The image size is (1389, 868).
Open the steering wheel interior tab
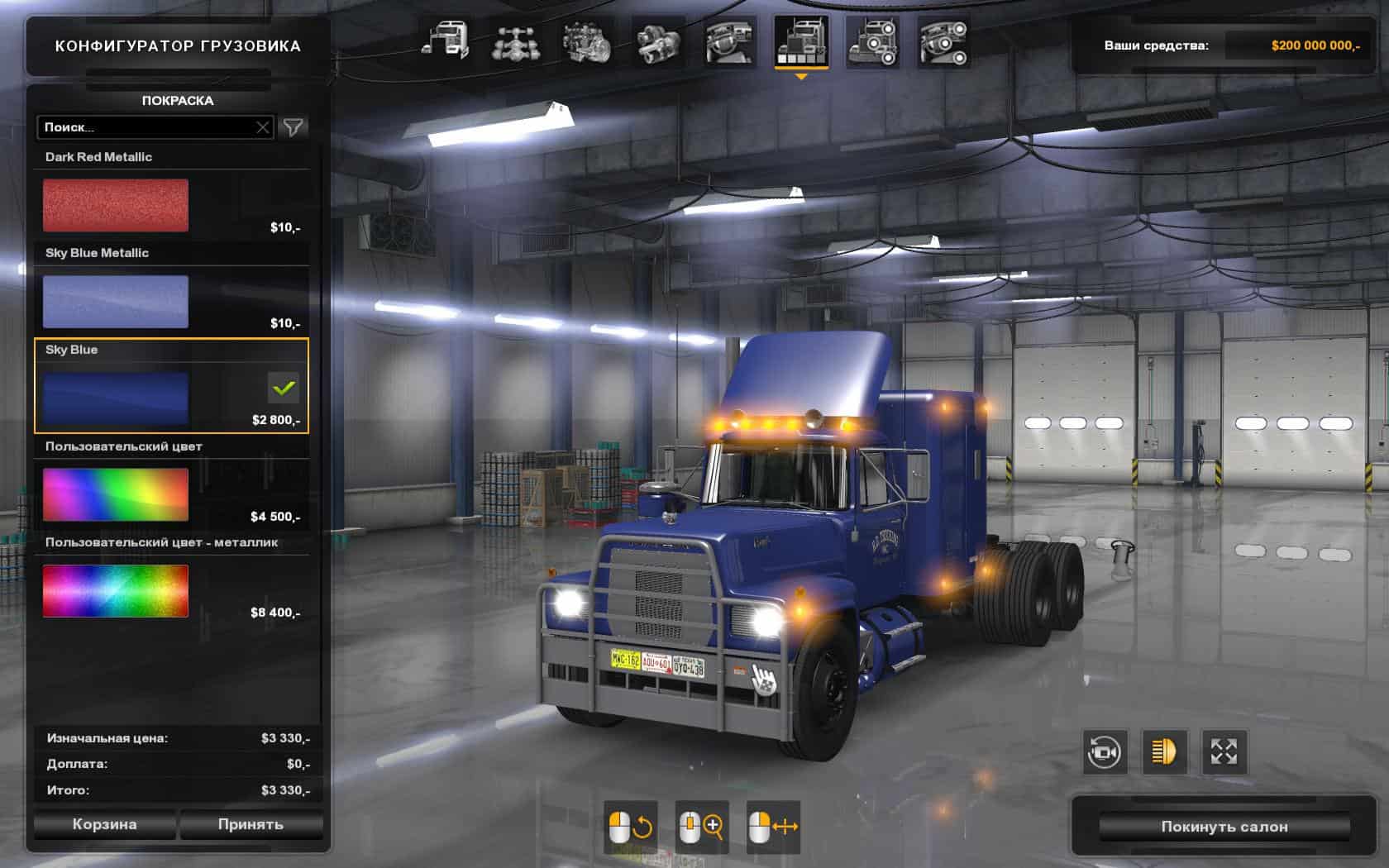point(730,41)
